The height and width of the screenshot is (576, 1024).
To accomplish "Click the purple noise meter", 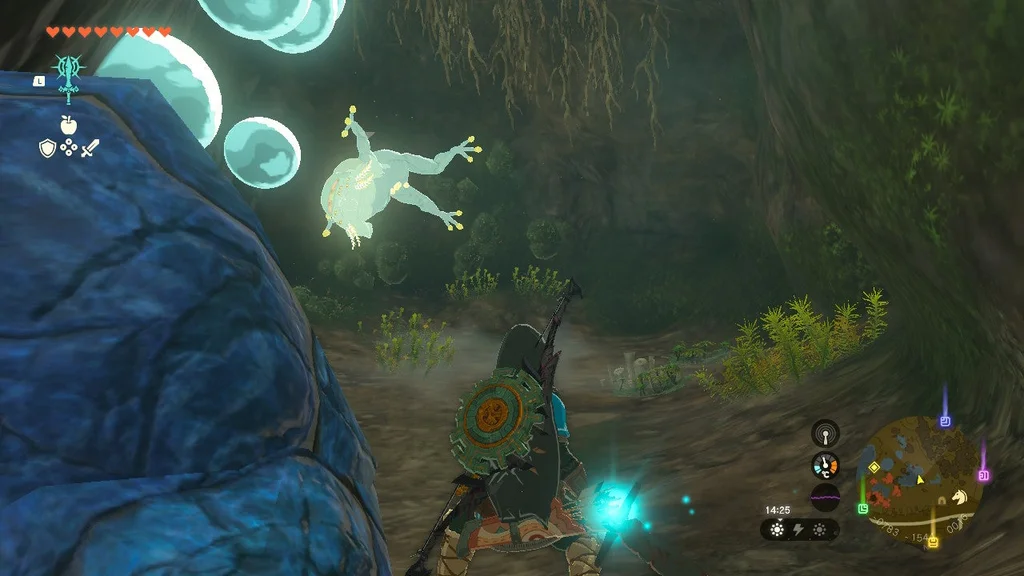I will 825,496.
